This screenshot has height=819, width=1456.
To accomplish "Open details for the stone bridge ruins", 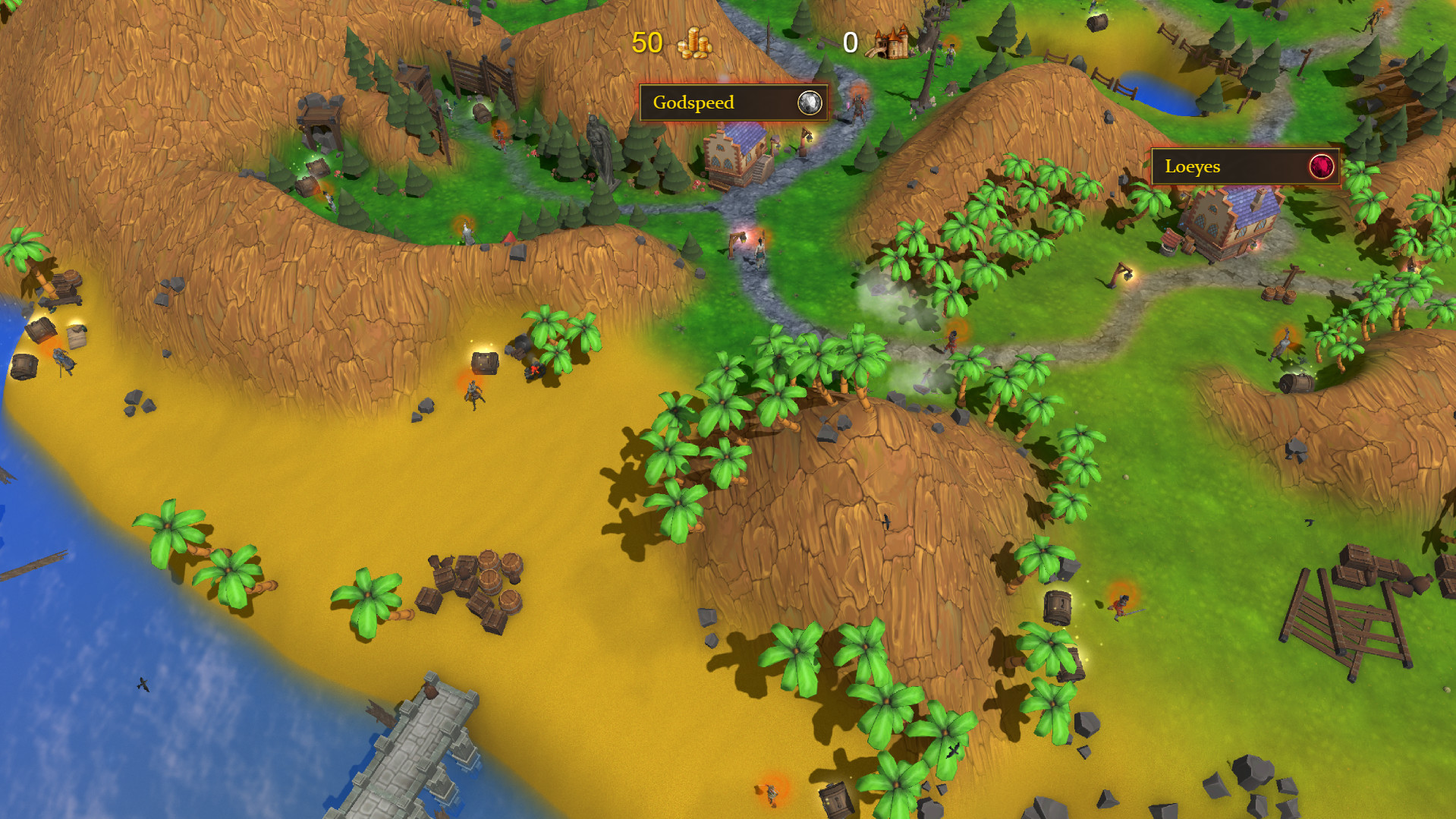I will tap(414, 748).
